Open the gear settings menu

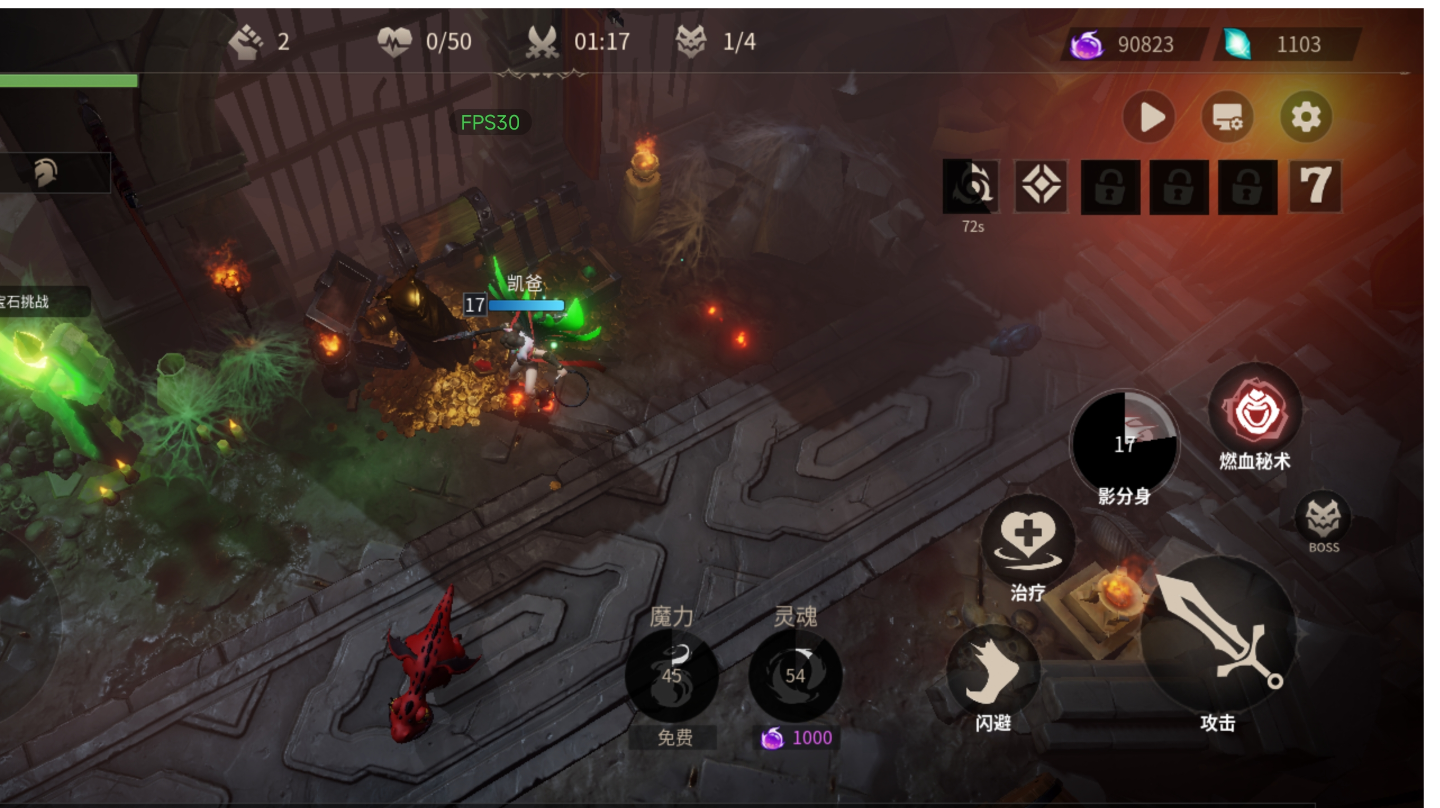(x=1306, y=117)
